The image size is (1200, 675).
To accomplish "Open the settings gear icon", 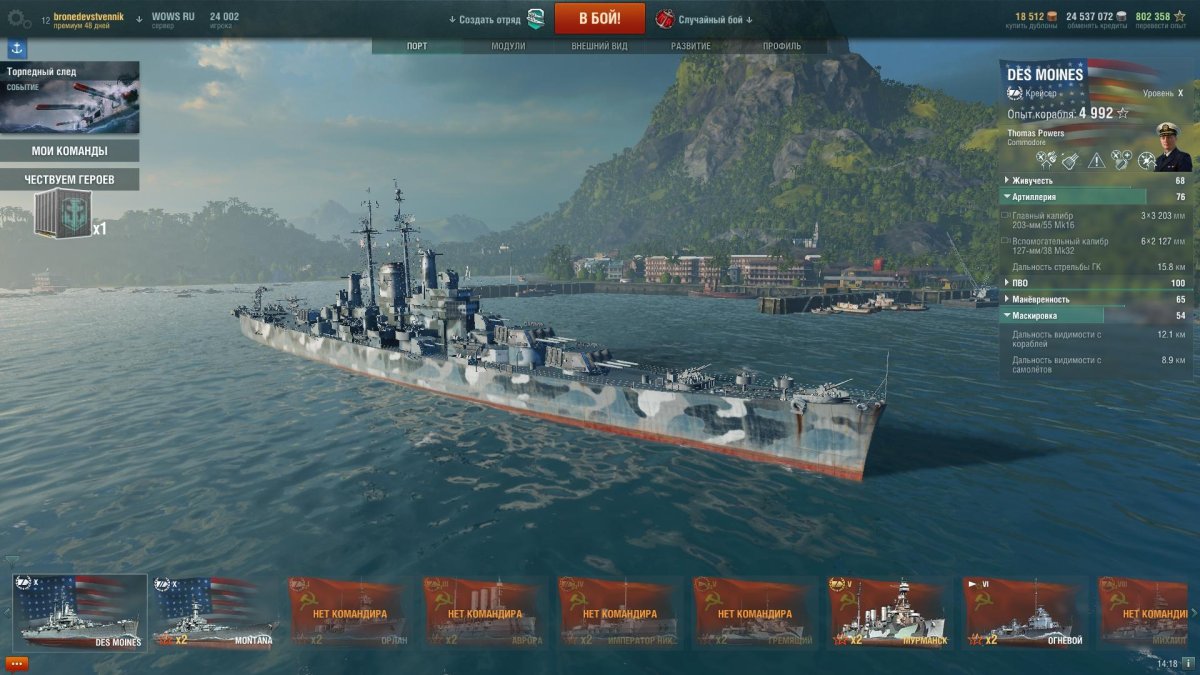I will pos(19,18).
